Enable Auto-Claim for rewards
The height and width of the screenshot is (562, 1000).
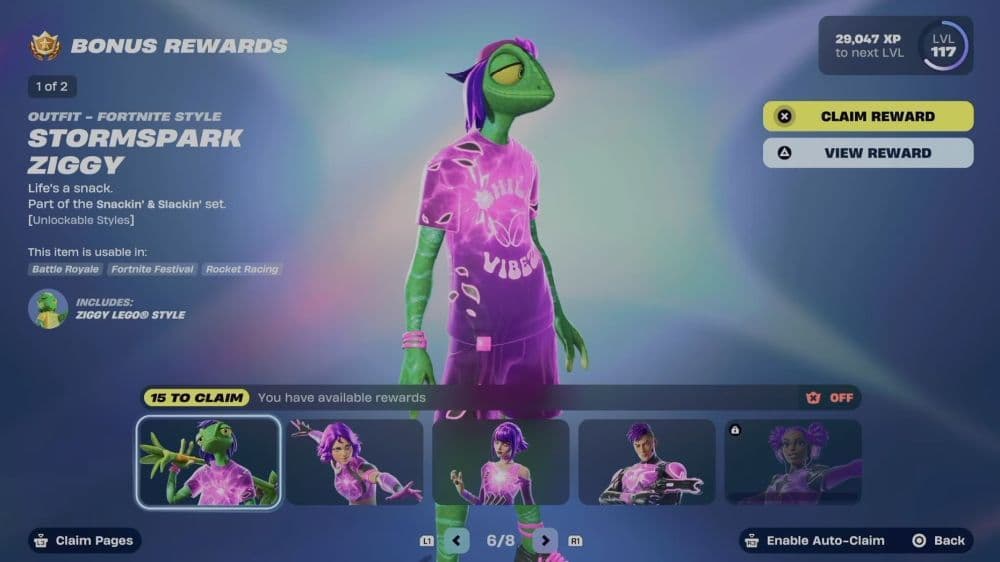click(x=815, y=541)
